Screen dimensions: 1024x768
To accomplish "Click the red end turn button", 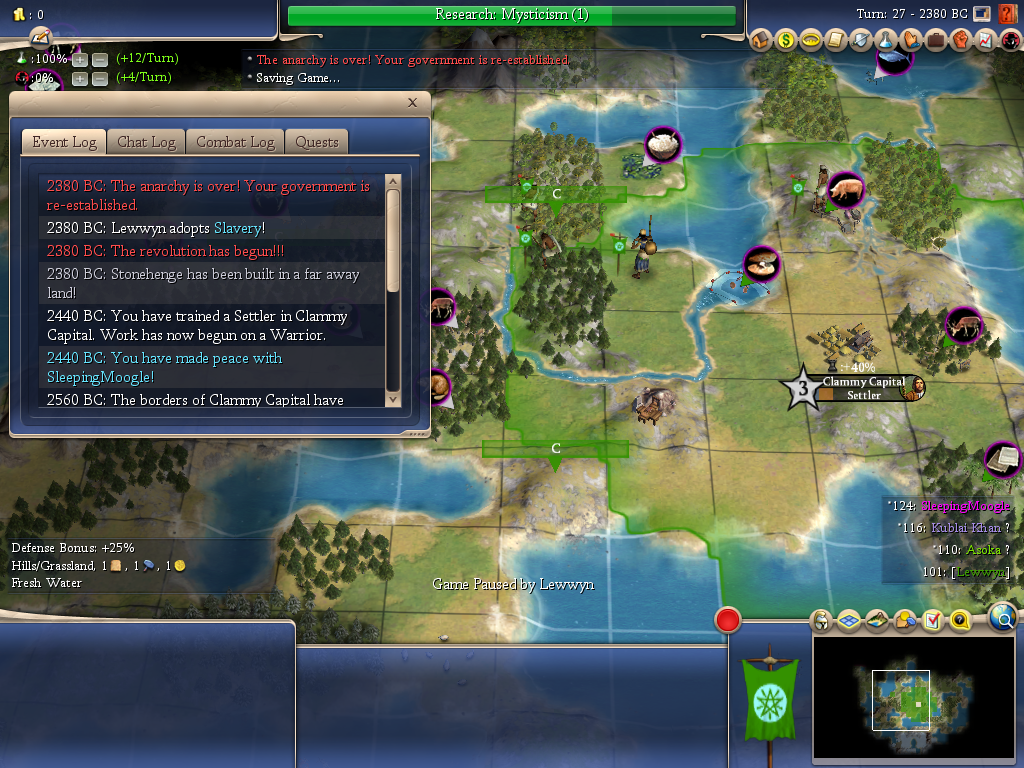I will click(727, 620).
